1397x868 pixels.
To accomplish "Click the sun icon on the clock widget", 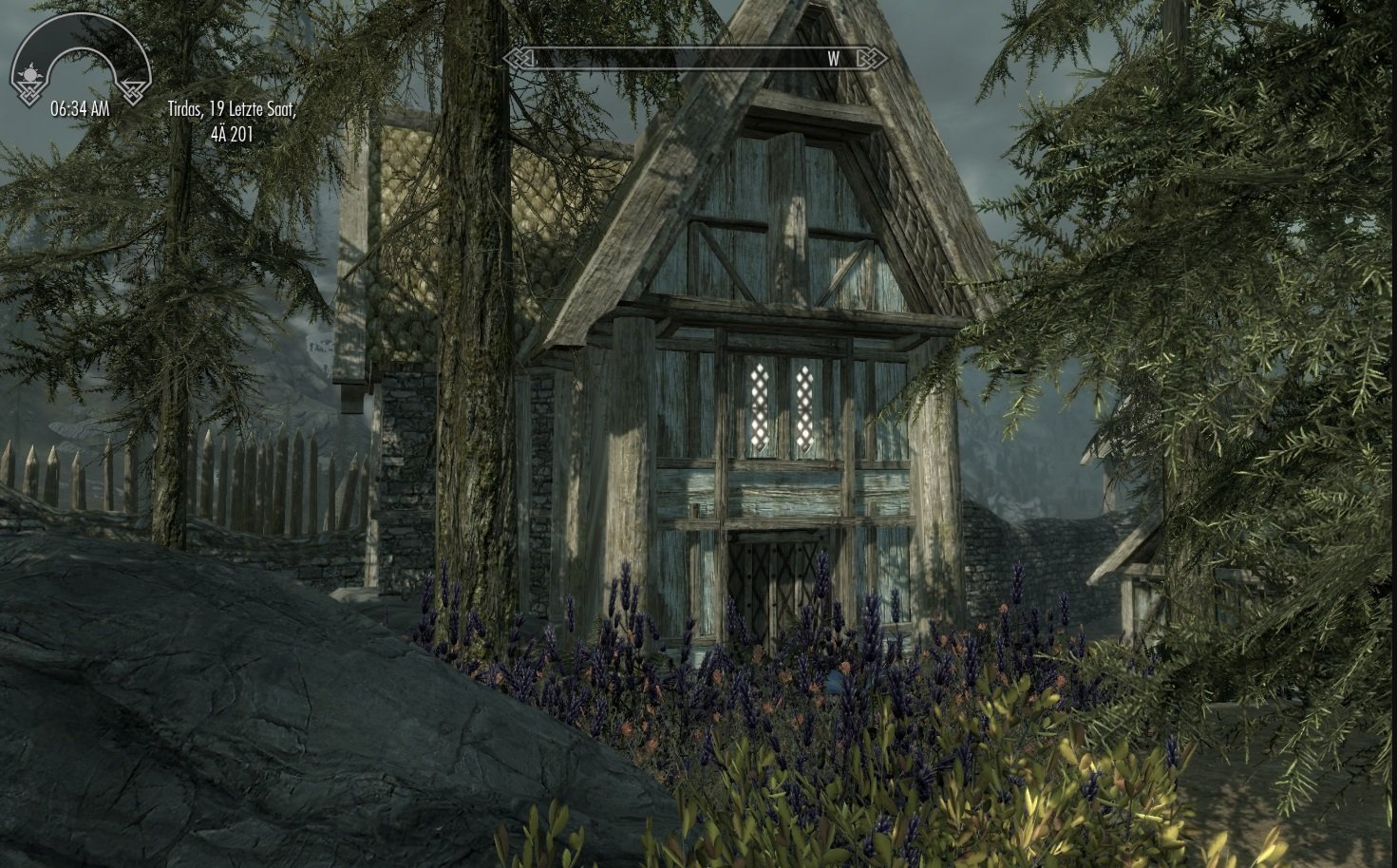I will point(28,72).
